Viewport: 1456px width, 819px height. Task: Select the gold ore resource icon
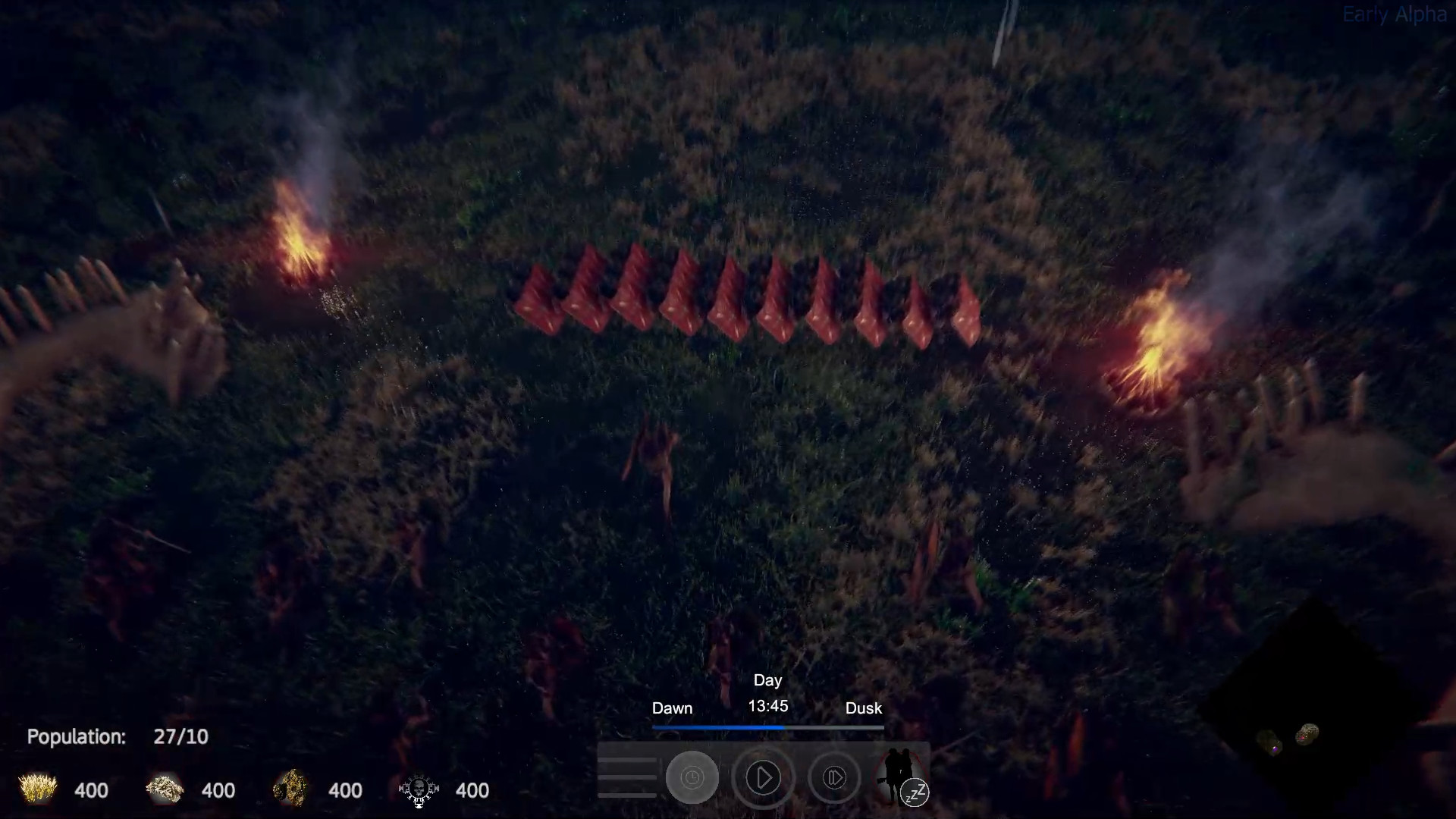pyautogui.click(x=290, y=789)
